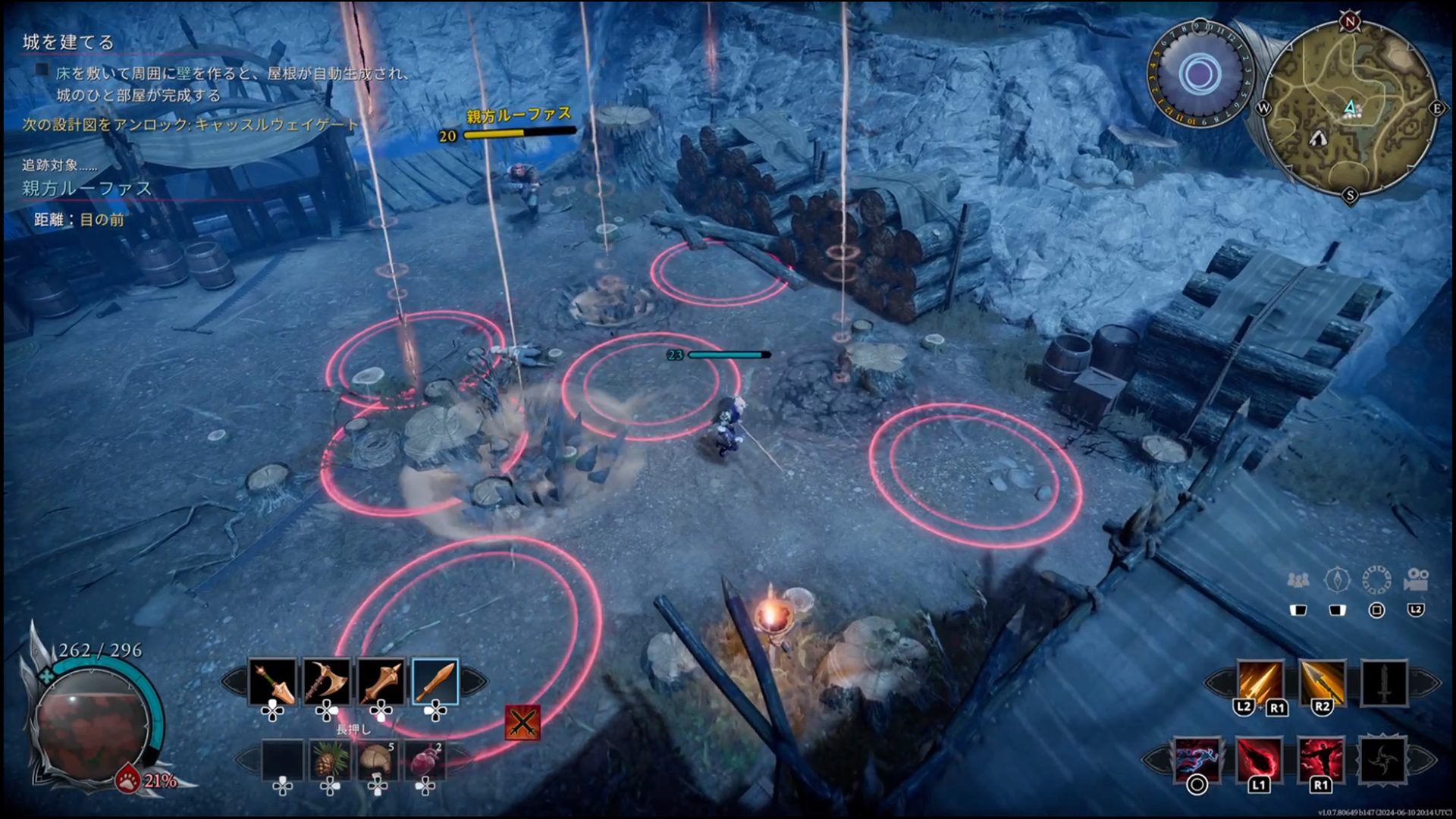The height and width of the screenshot is (819, 1456).
Task: Use the pine cone consumable slot
Action: pyautogui.click(x=330, y=759)
